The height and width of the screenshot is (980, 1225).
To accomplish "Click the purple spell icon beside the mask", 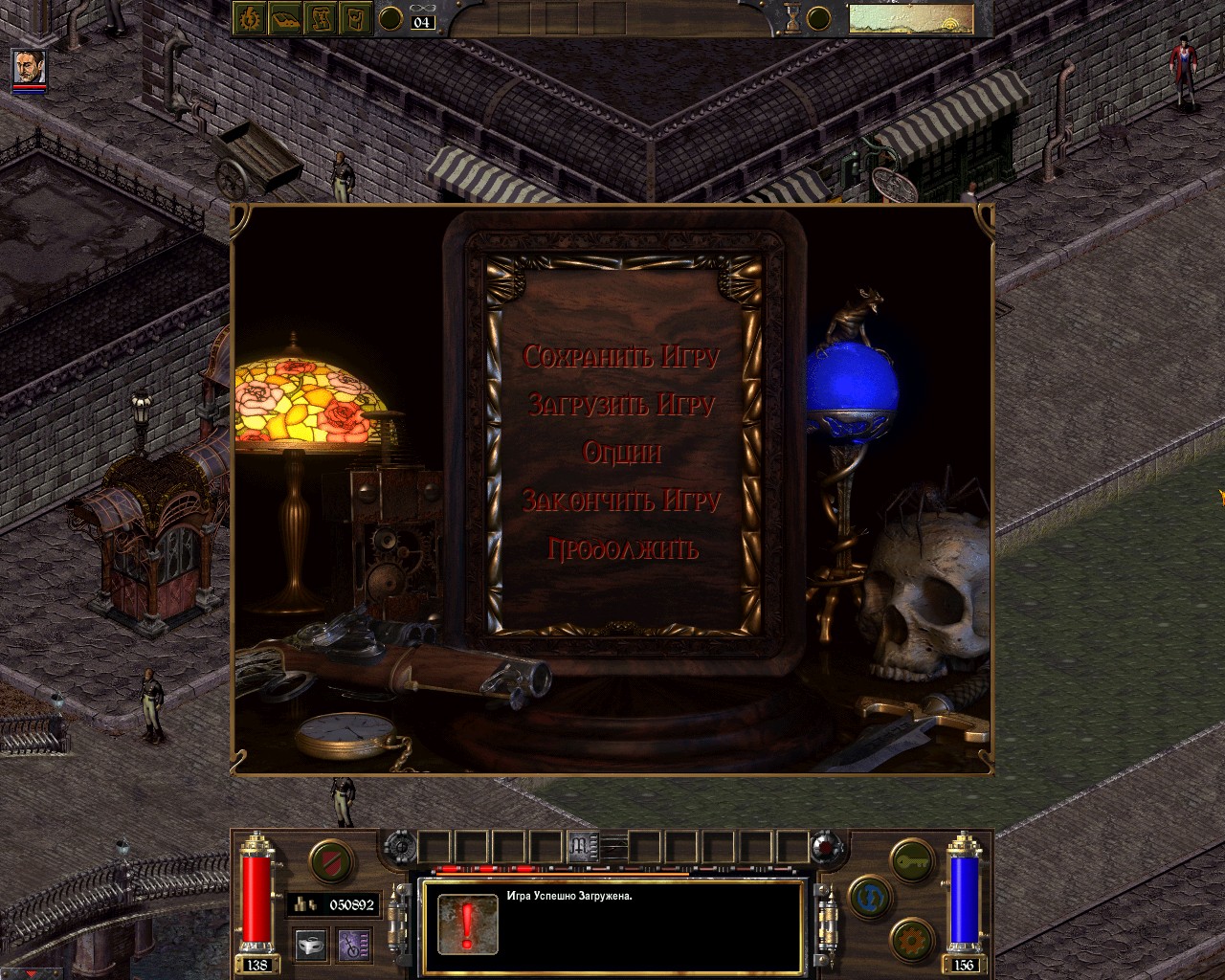I will [354, 945].
